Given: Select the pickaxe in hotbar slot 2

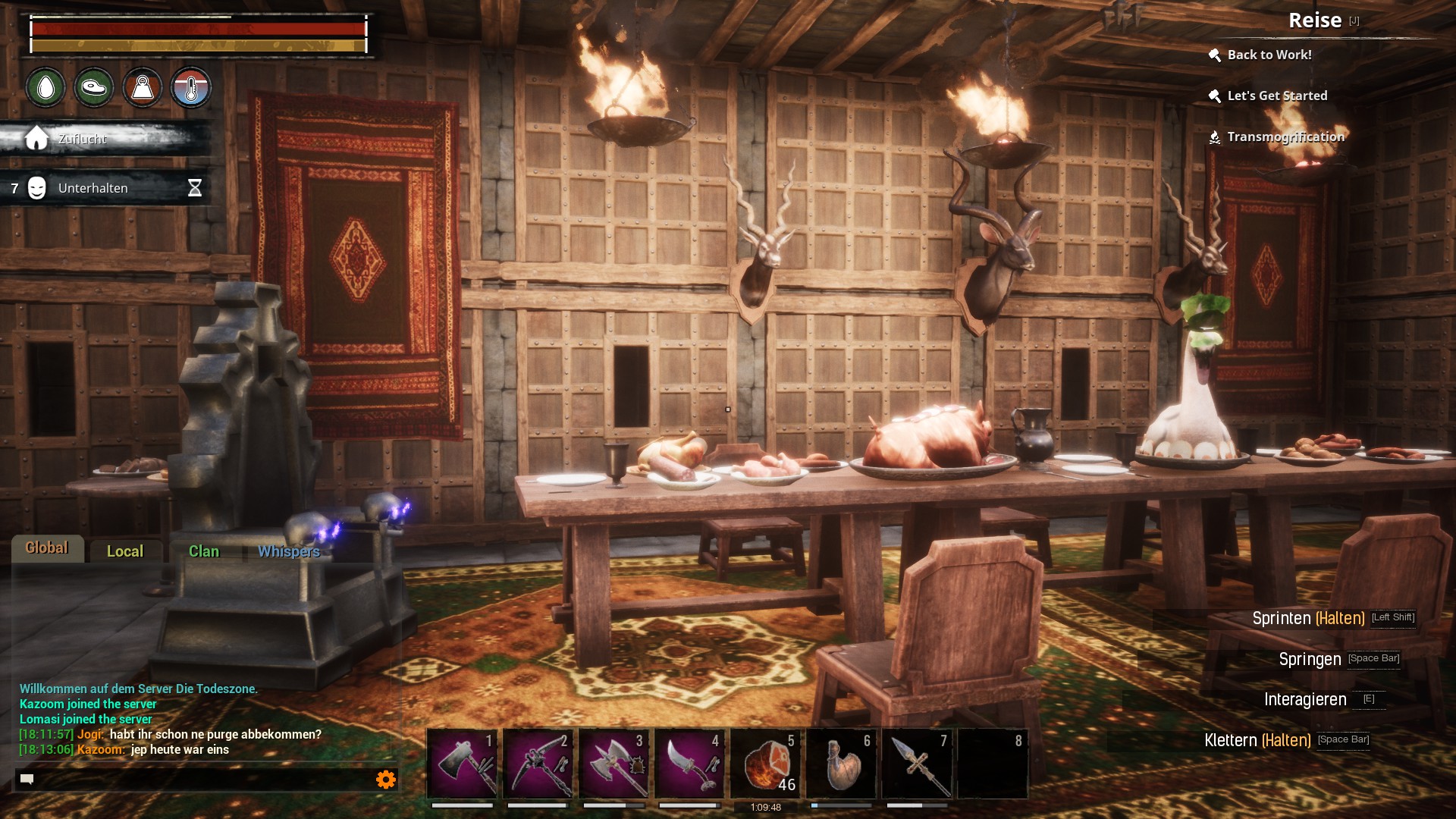Looking at the screenshot, I should pyautogui.click(x=538, y=764).
